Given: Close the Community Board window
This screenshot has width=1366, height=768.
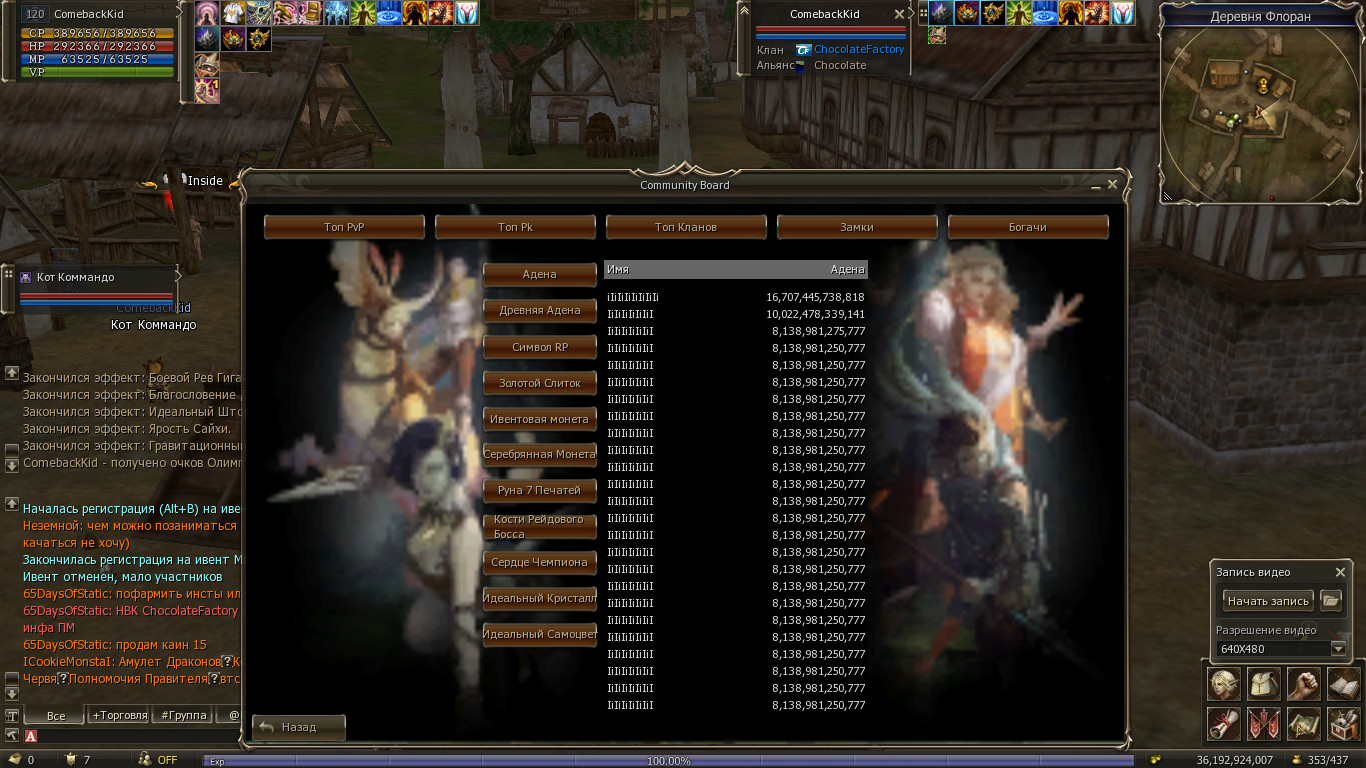Looking at the screenshot, I should [1112, 185].
